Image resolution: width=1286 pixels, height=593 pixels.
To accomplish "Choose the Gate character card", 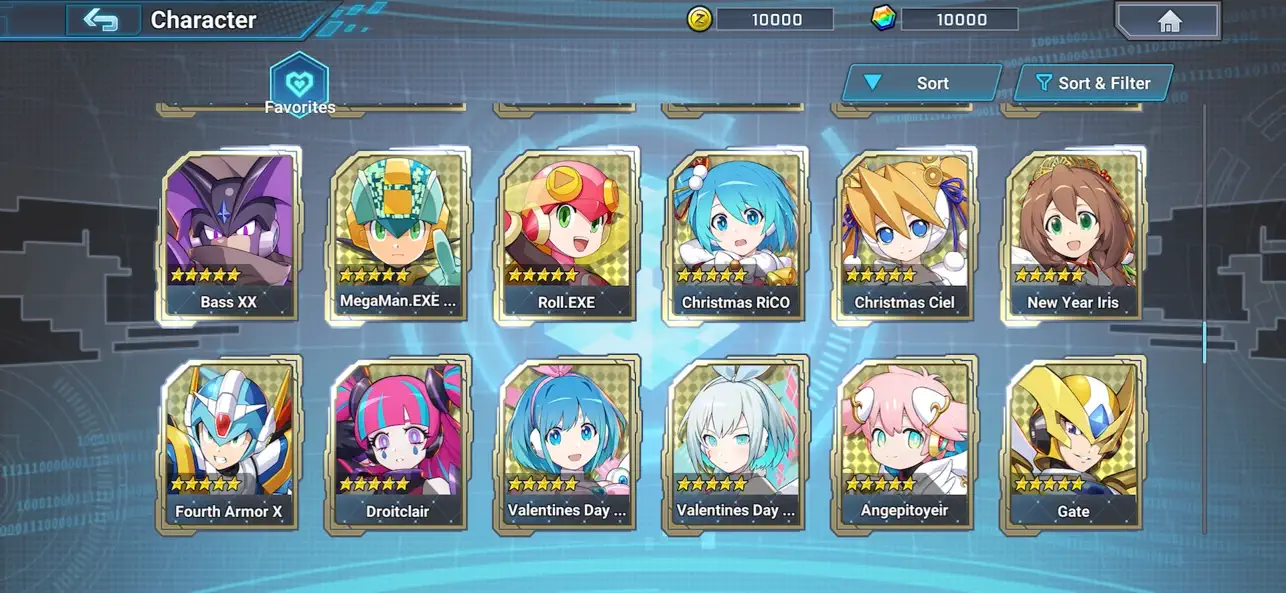I will pos(1073,445).
